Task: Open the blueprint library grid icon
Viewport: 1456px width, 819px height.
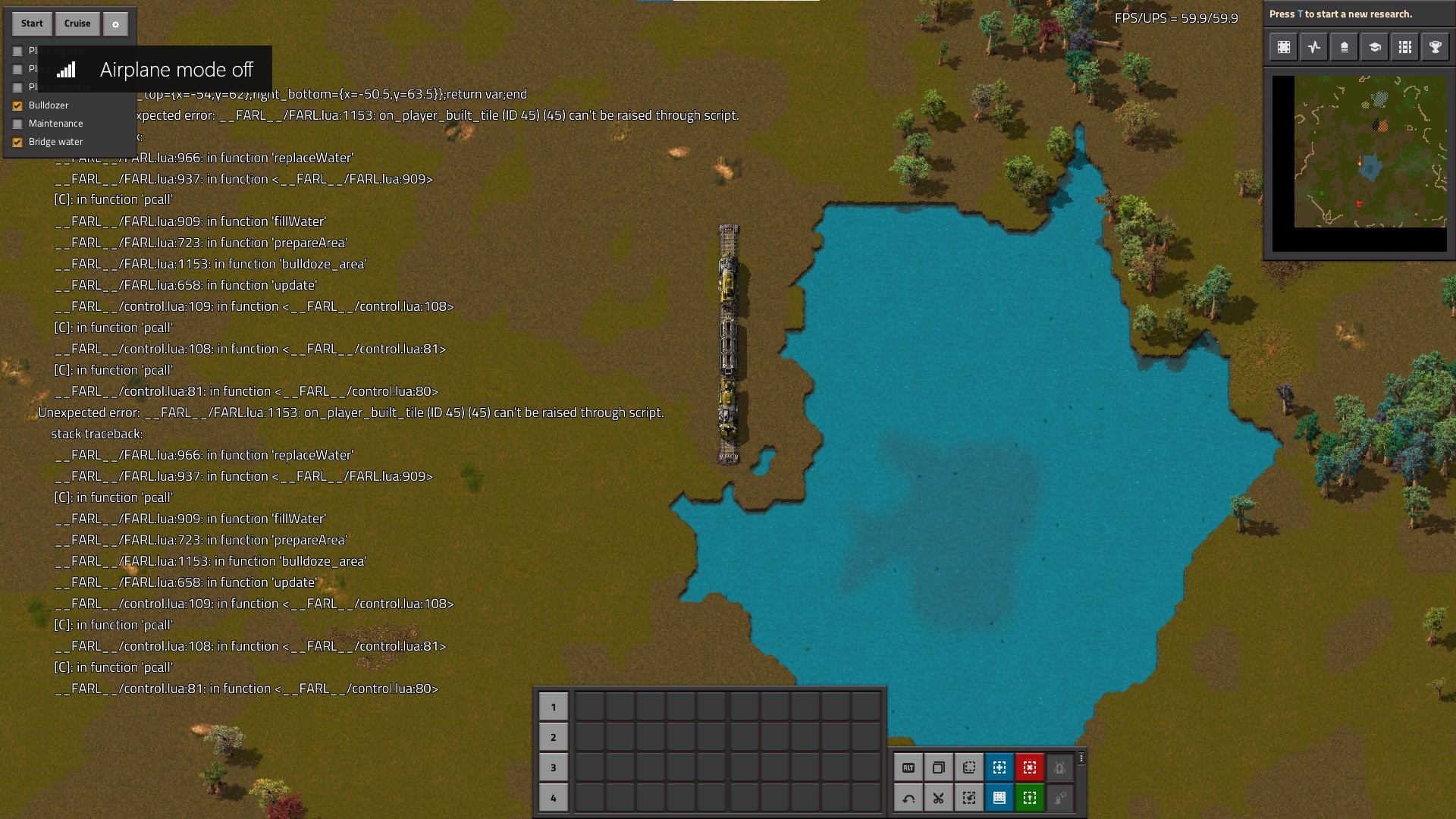Action: pos(1405,47)
